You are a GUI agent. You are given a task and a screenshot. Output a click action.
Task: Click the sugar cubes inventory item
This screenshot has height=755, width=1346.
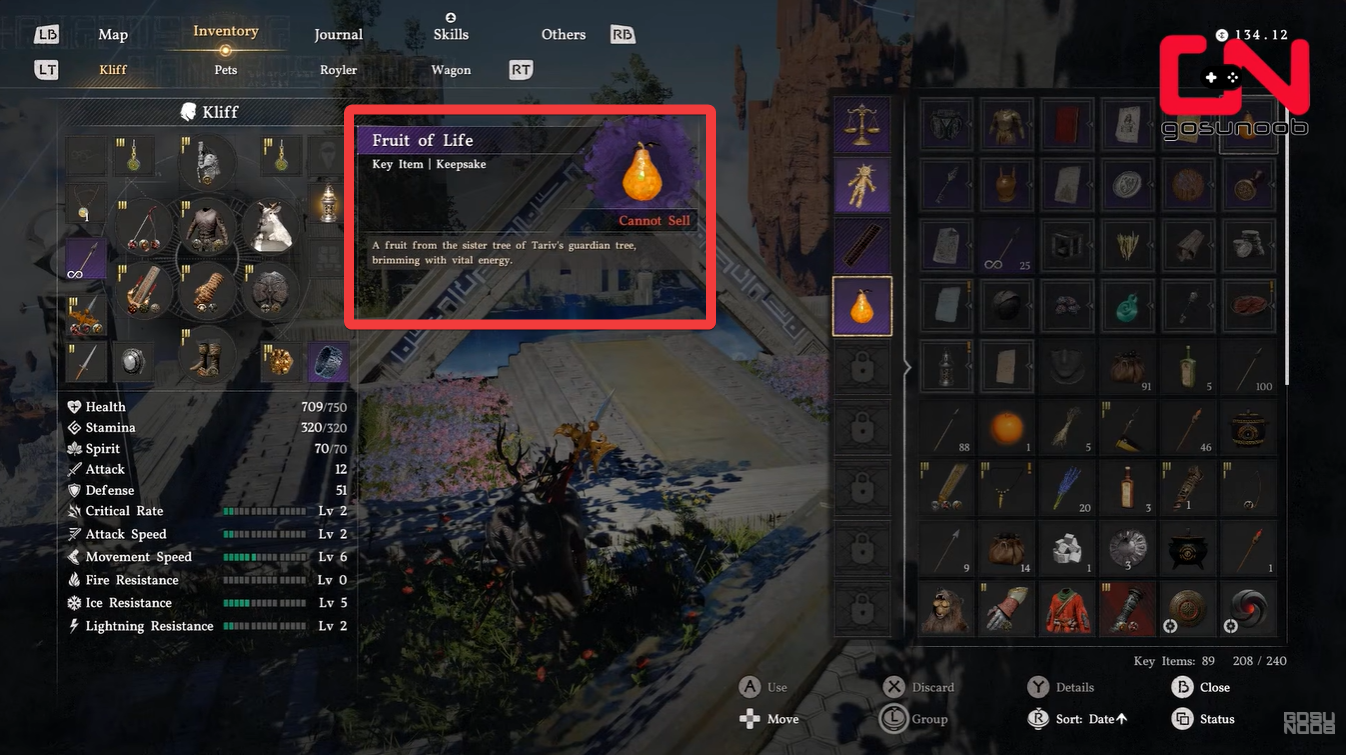coord(1067,548)
